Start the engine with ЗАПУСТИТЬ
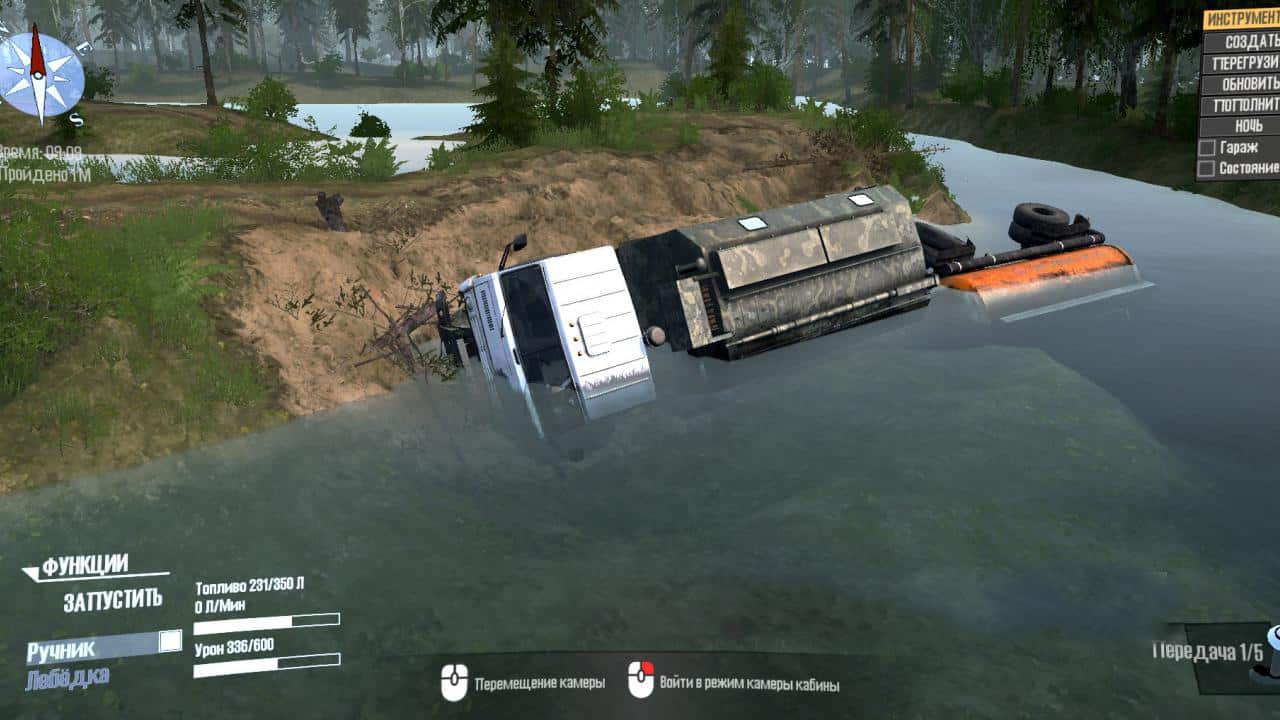 pos(112,600)
